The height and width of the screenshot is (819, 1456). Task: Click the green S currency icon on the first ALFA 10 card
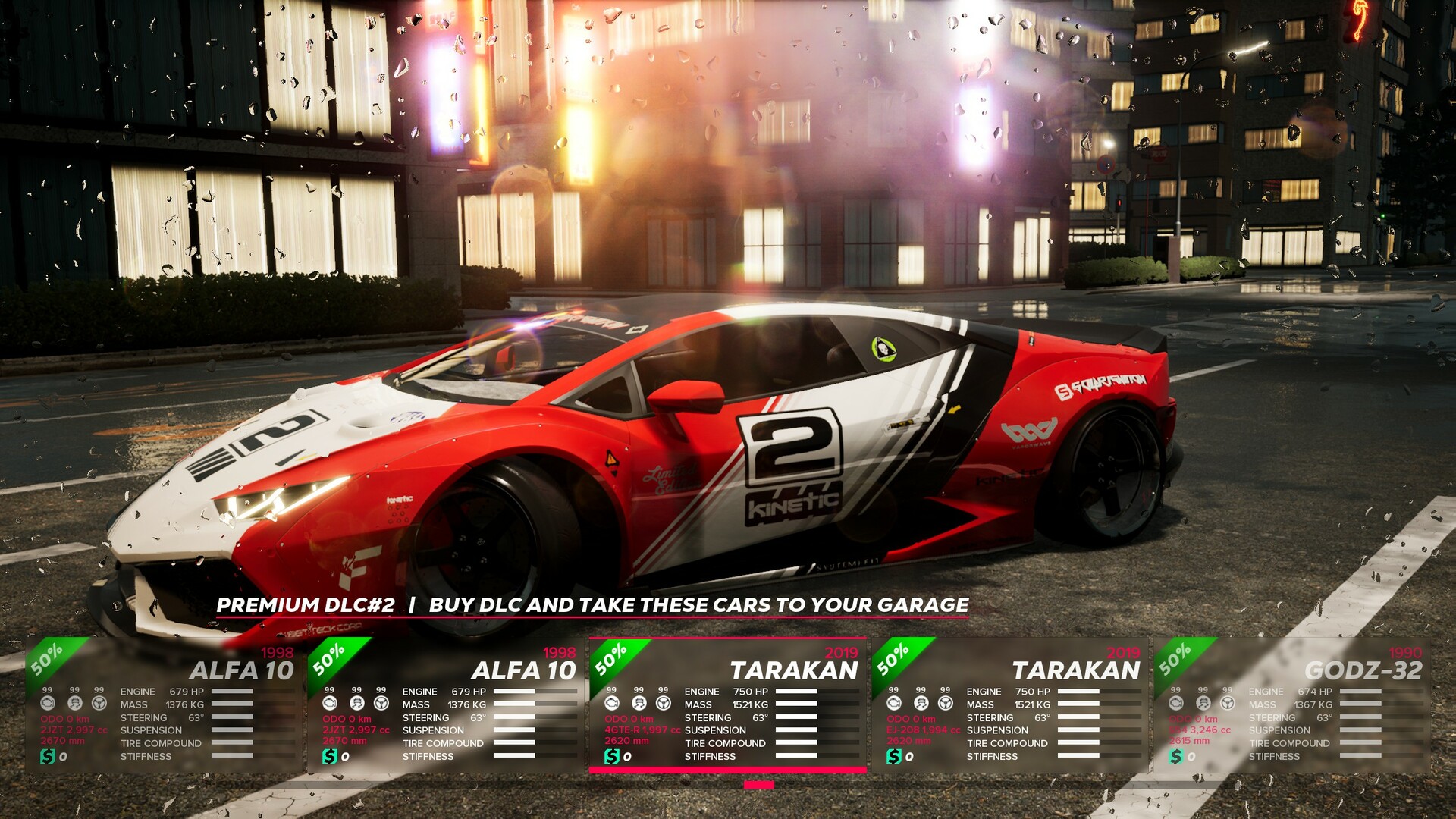pos(48,756)
